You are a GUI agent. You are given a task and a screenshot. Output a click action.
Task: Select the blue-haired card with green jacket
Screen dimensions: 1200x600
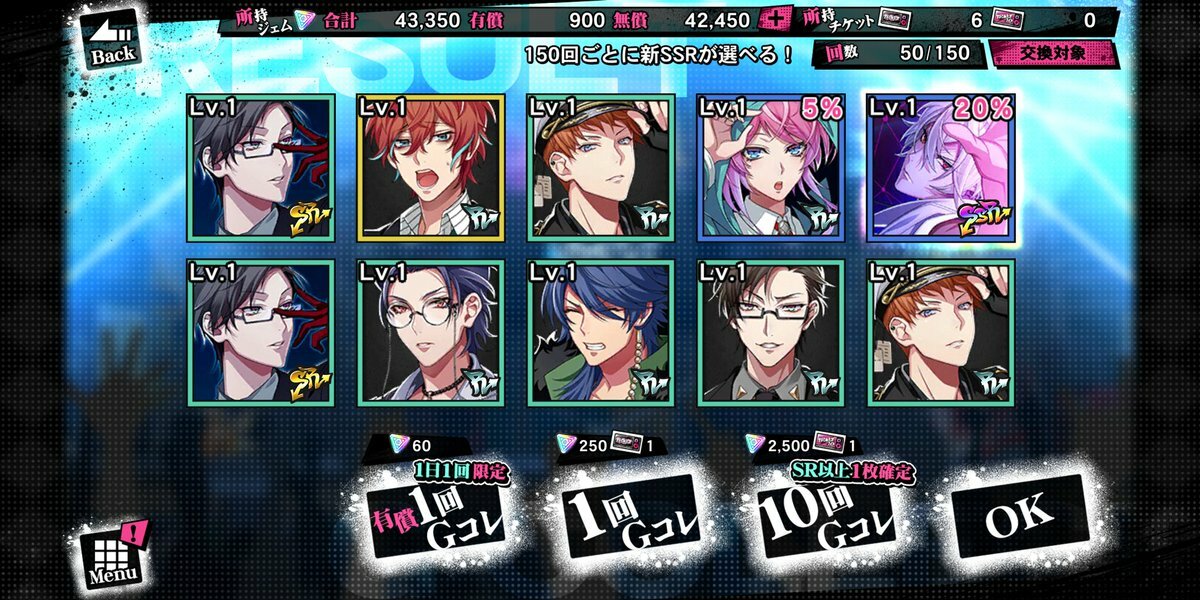click(x=601, y=332)
